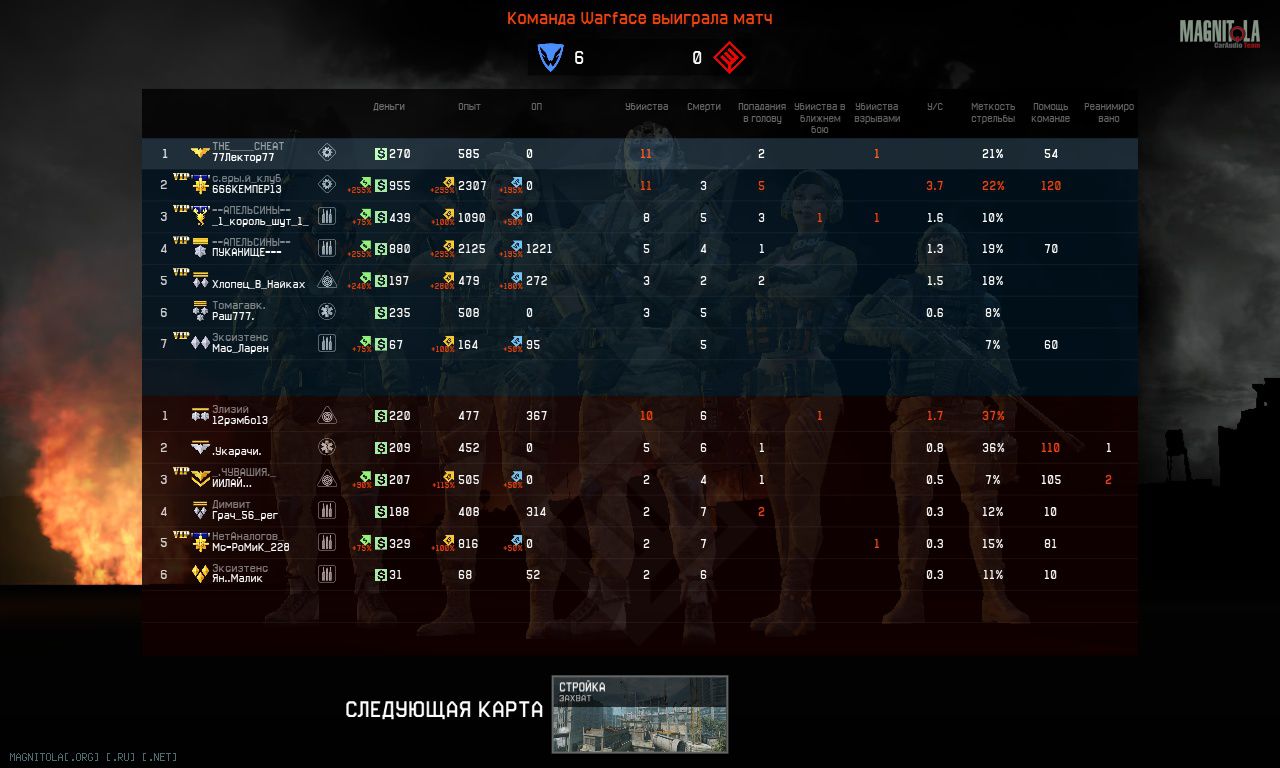Select player row 77Лектор77
The width and height of the screenshot is (1280, 768).
point(243,158)
